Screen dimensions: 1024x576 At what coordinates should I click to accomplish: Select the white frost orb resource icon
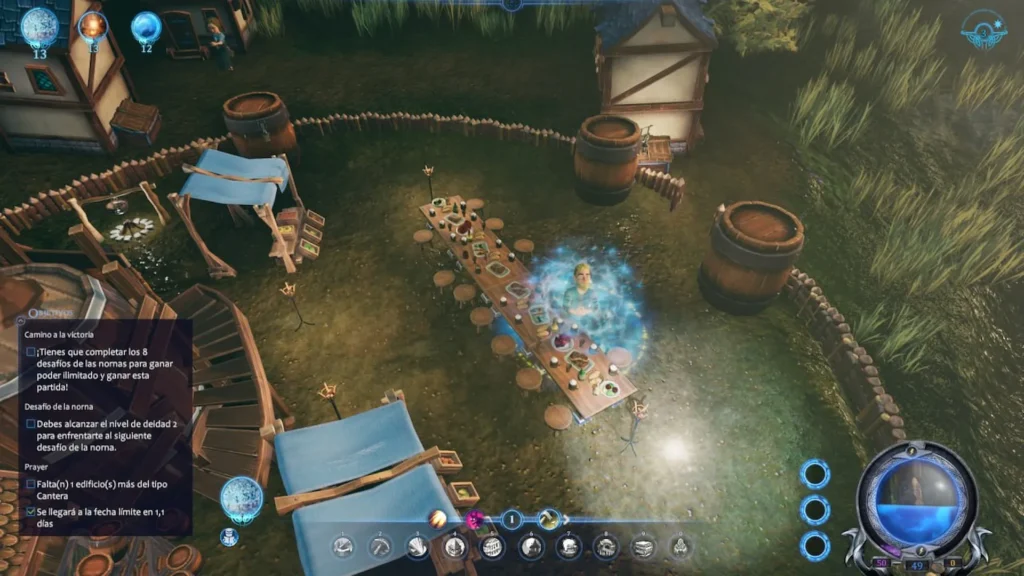[39, 26]
